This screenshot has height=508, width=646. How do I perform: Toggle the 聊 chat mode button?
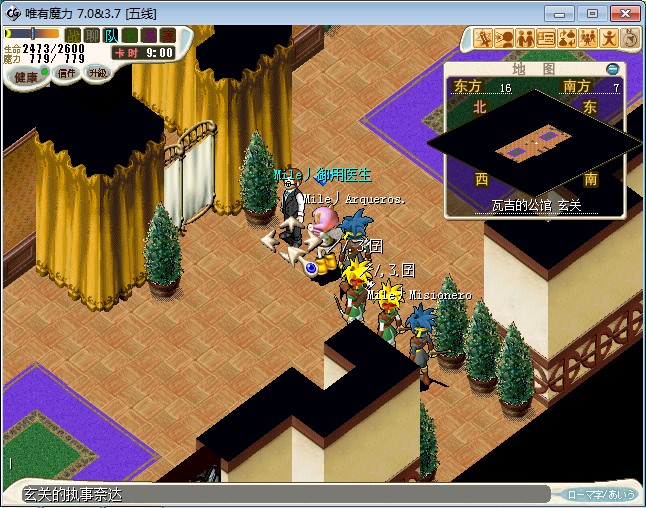(x=92, y=35)
